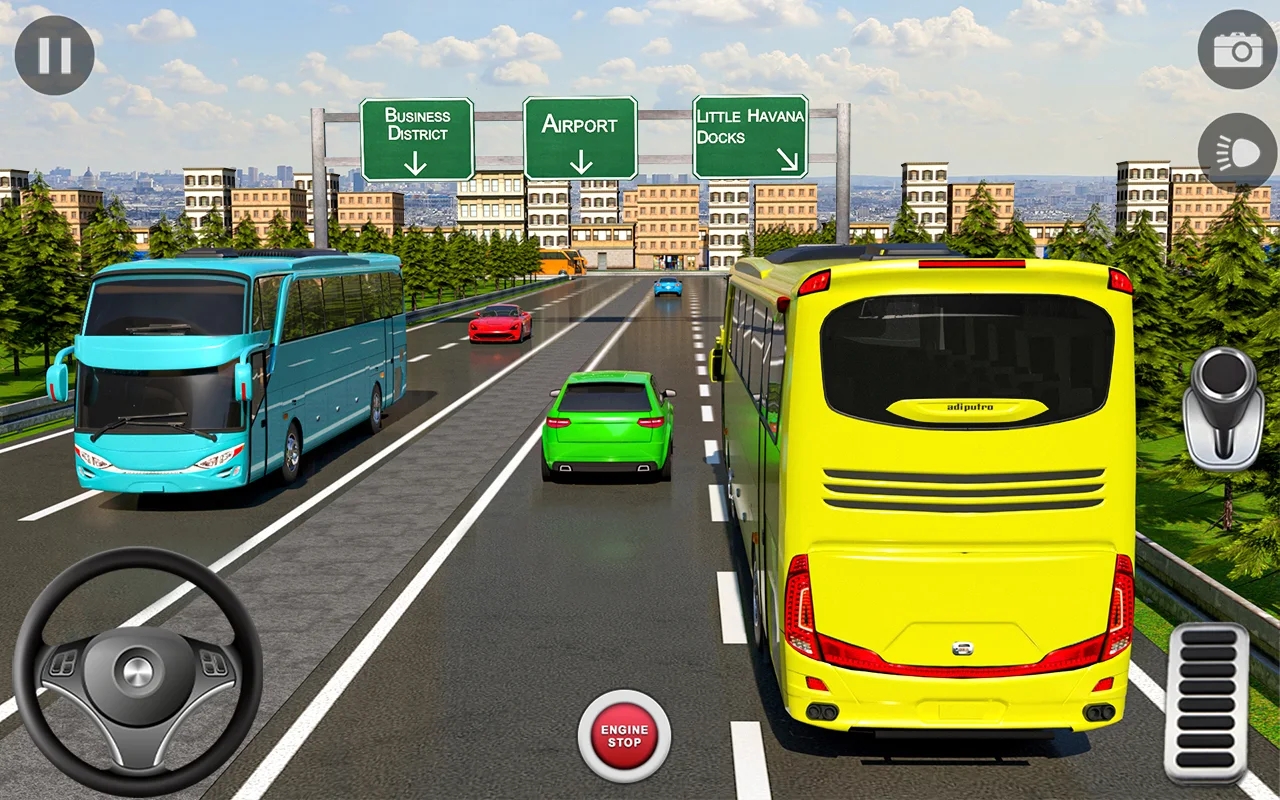Screen dimensions: 1280x800
Task: Click the Little Havana Docks sign
Action: pyautogui.click(x=749, y=132)
